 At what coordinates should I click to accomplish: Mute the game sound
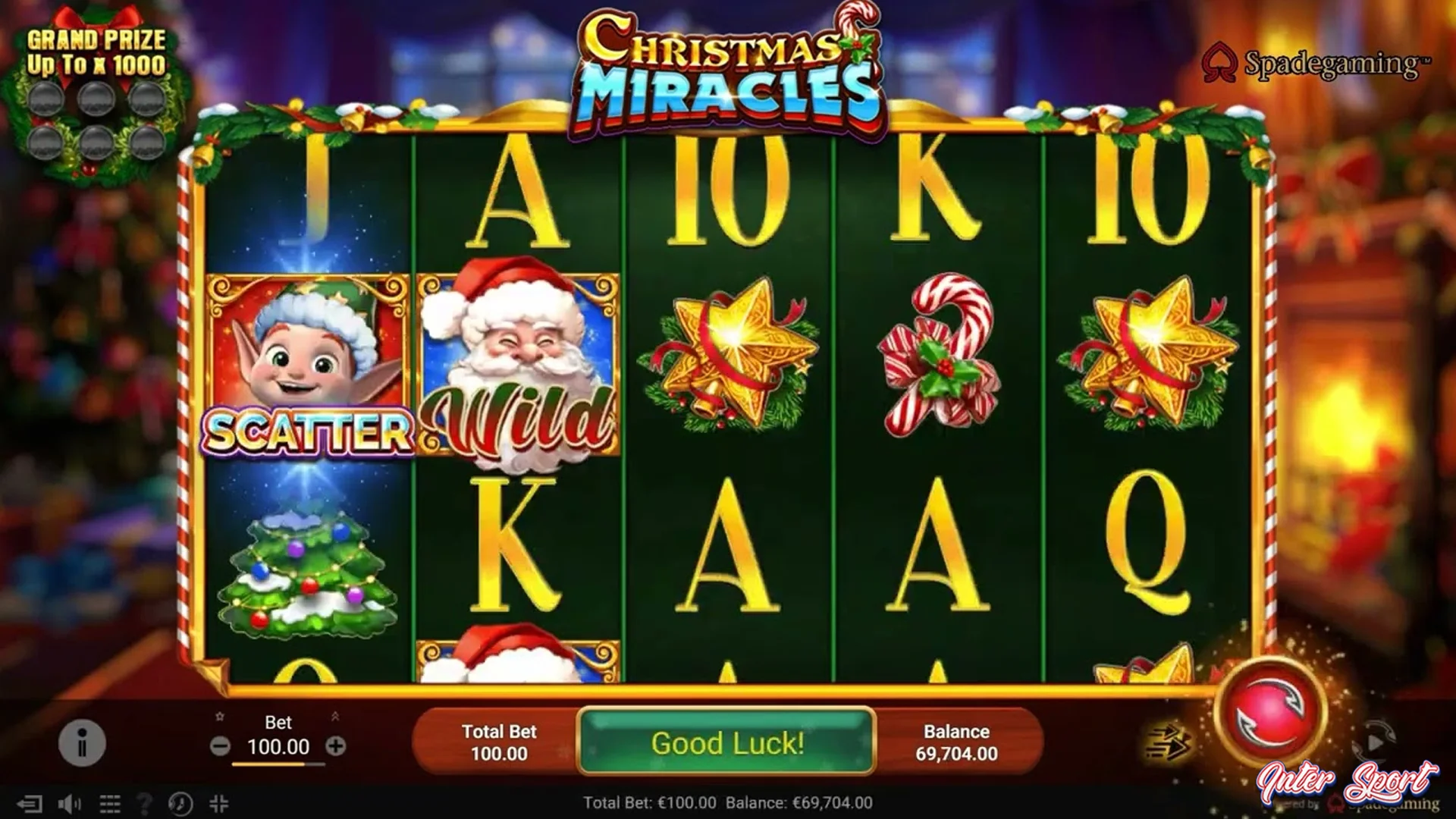click(x=68, y=802)
